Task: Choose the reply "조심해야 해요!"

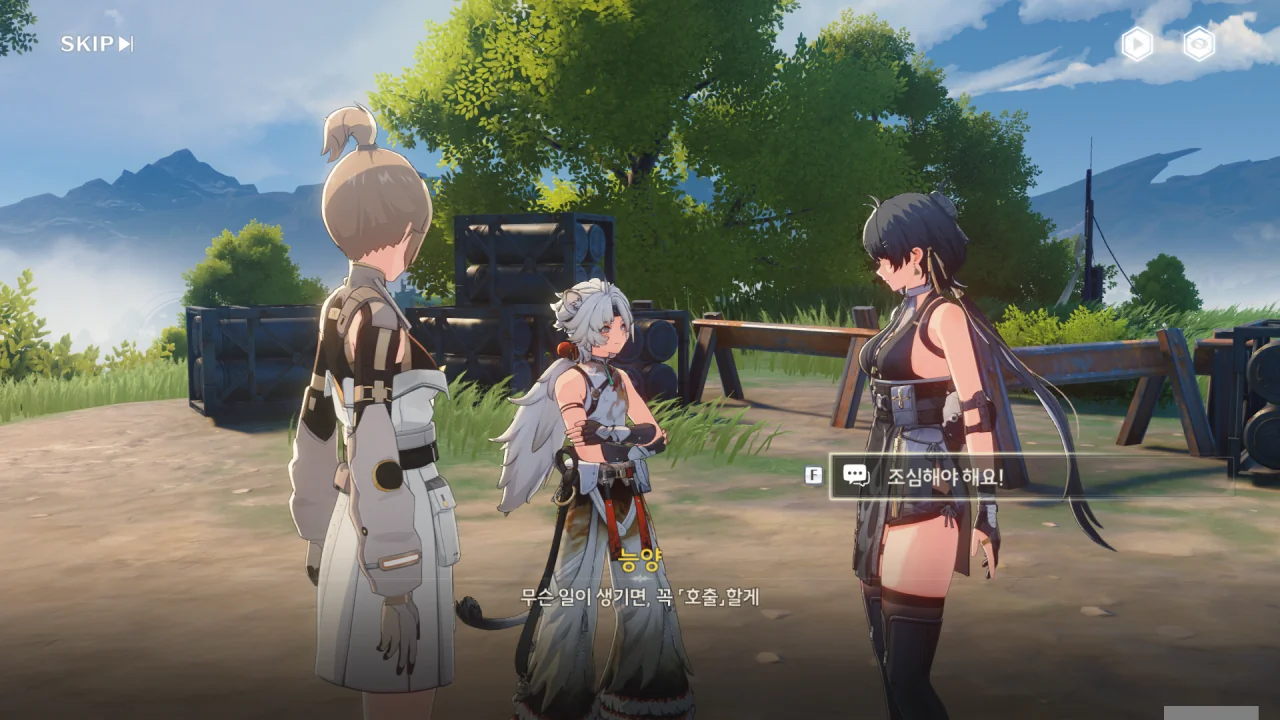Action: (1030, 476)
